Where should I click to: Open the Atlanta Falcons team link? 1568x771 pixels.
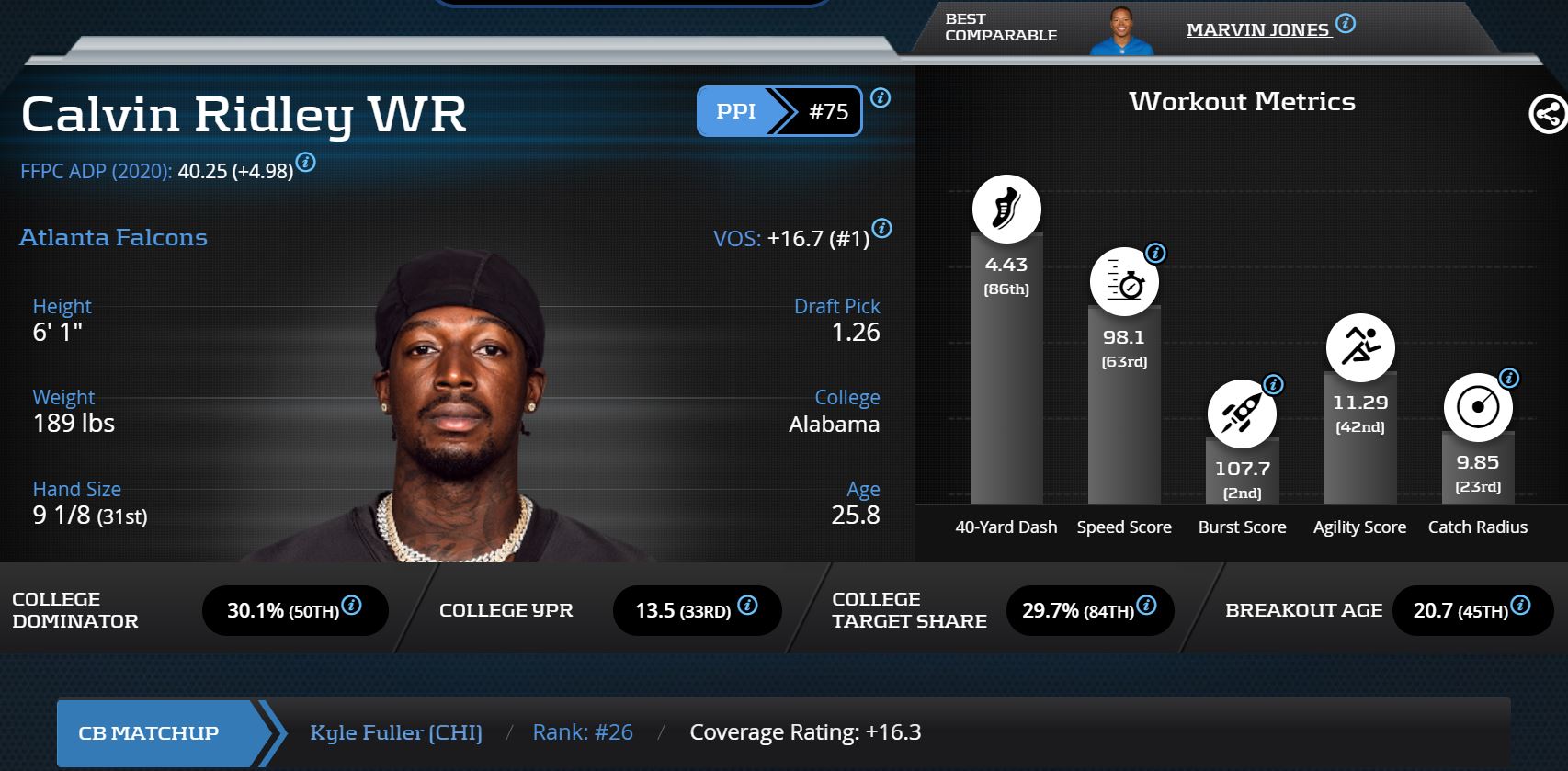(x=113, y=237)
